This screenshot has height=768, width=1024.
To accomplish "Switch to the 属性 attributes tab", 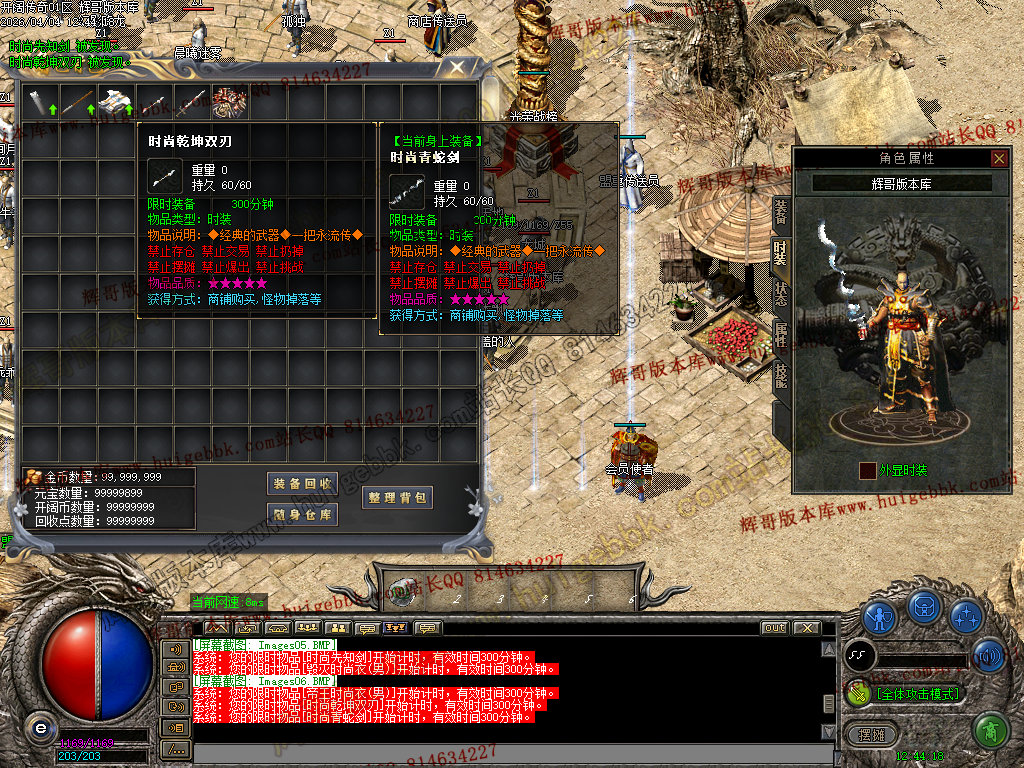I will click(x=780, y=335).
